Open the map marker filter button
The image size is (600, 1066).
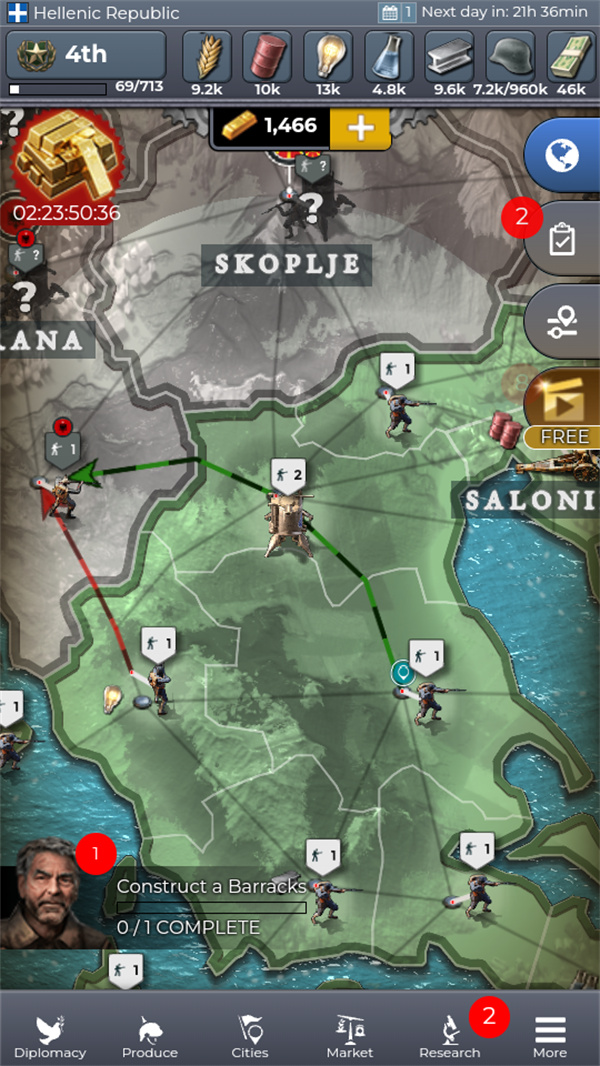click(562, 322)
